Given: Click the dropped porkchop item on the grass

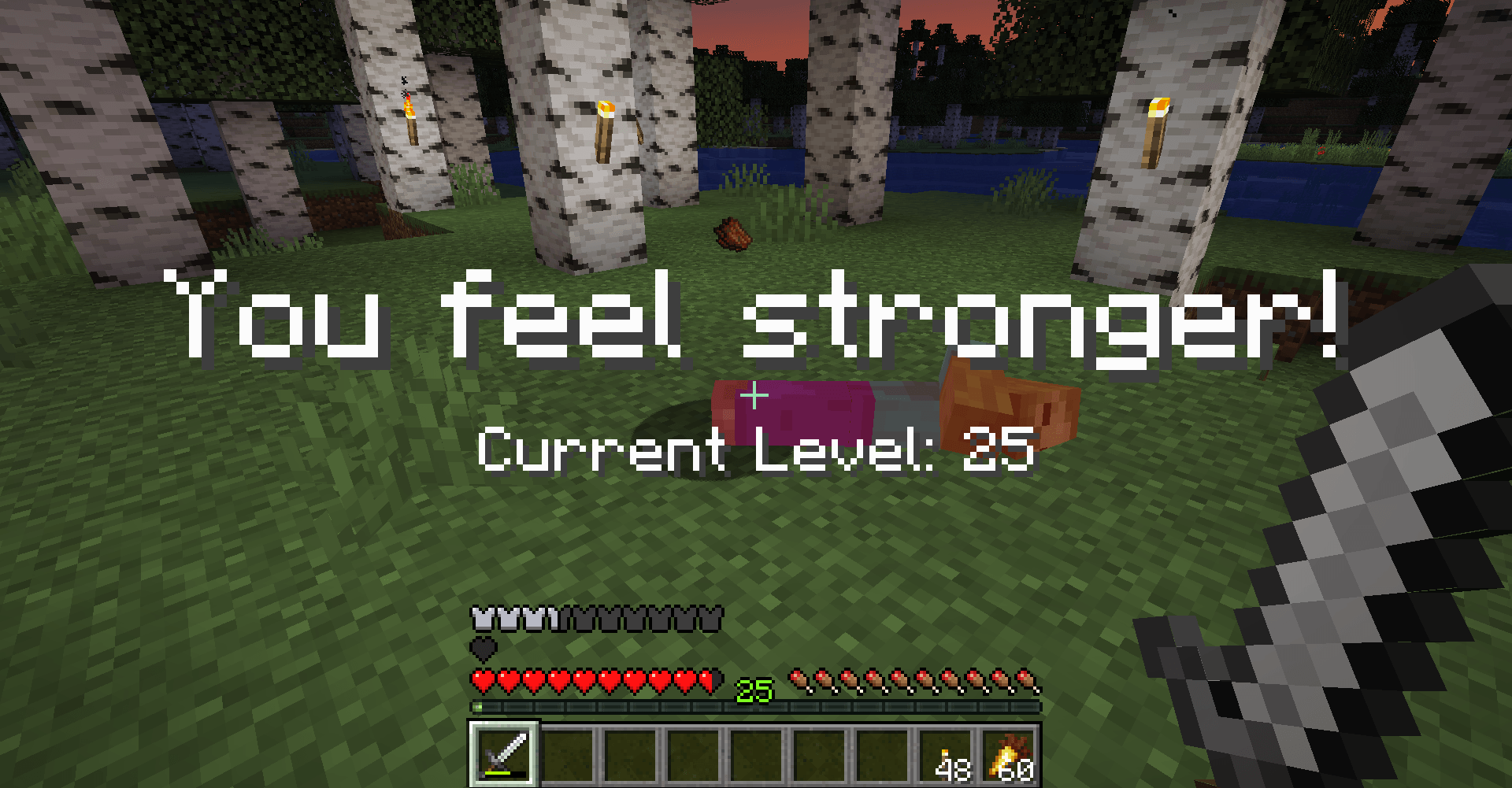Looking at the screenshot, I should coord(731,235).
